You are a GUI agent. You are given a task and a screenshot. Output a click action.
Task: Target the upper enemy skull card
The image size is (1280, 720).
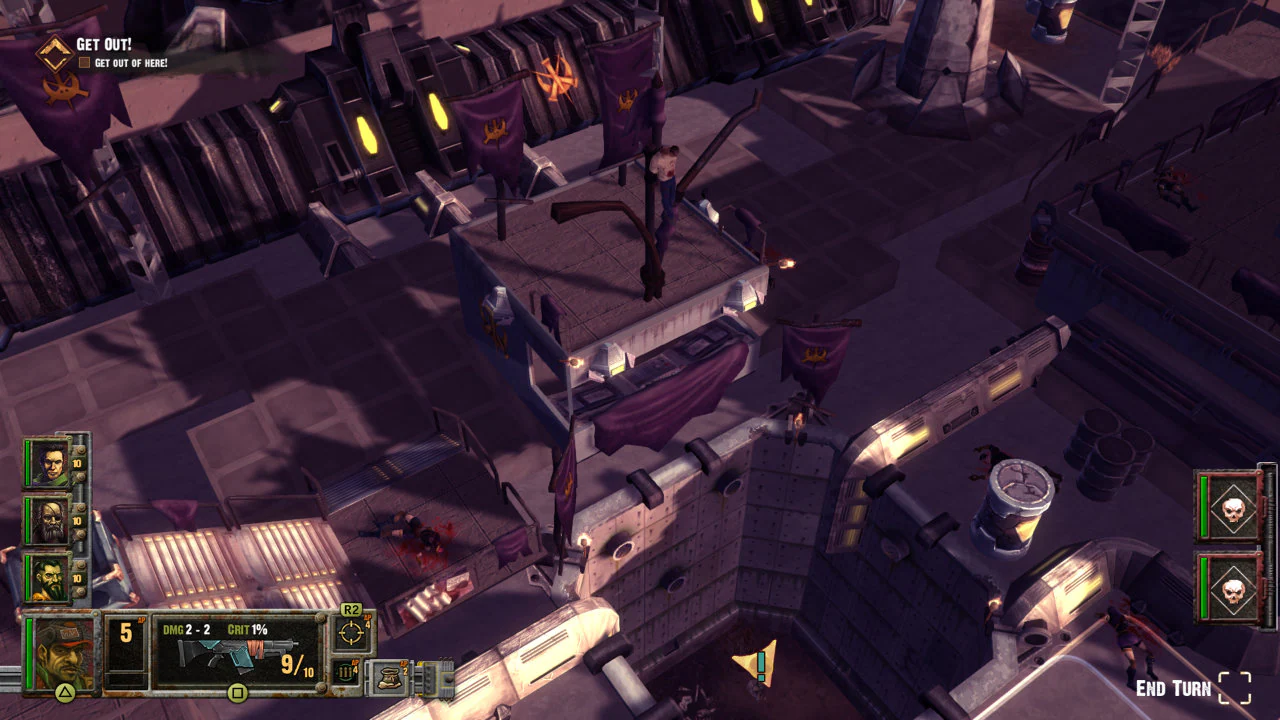click(x=1235, y=509)
